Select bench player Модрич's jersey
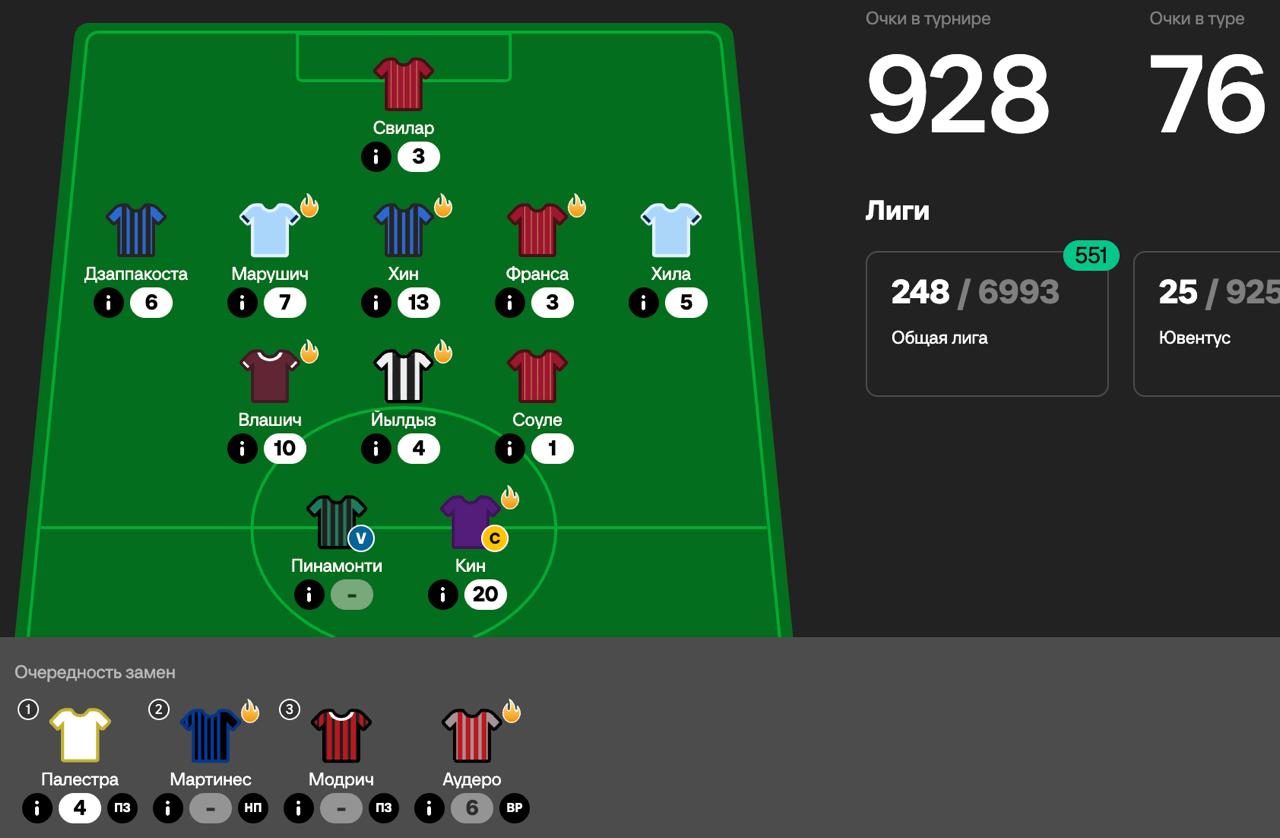Viewport: 1280px width, 838px height. coord(341,735)
